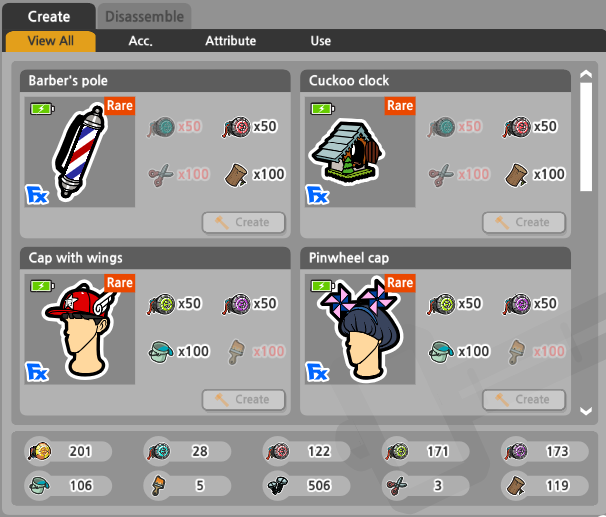The width and height of the screenshot is (606, 517).
Task: Open the Disassemble tab
Action: click(x=144, y=16)
